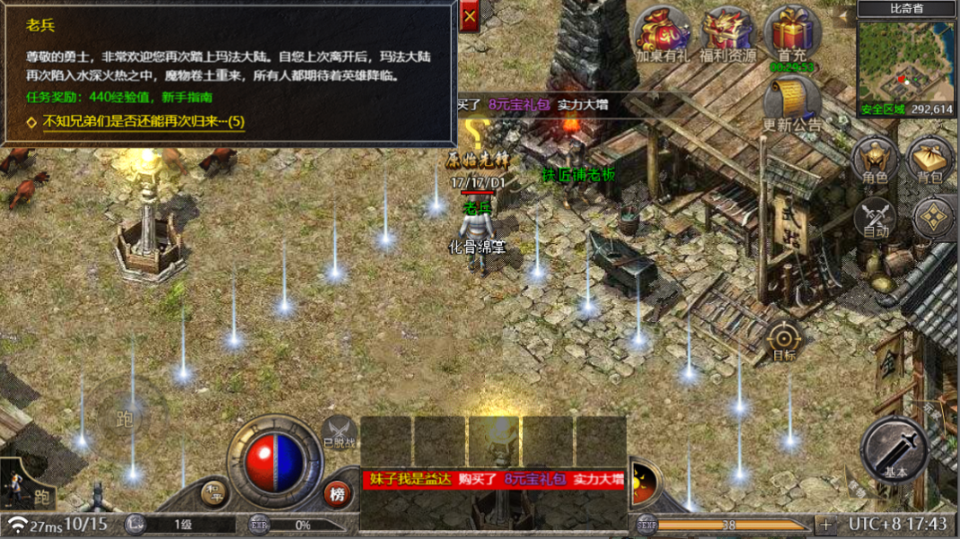Open the 加桌有礼 gift bag icon

pos(663,34)
